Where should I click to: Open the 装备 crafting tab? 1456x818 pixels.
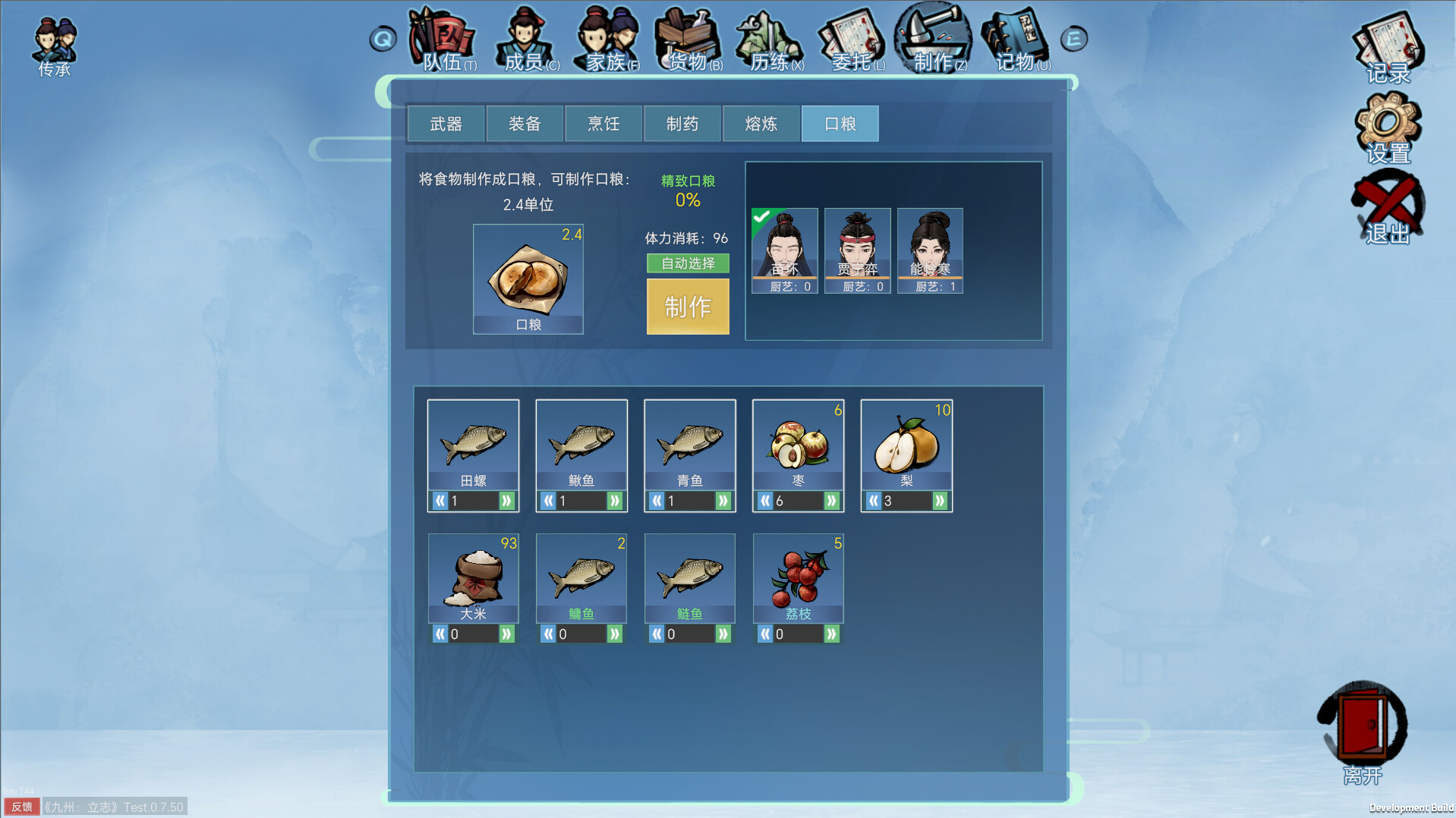click(525, 124)
